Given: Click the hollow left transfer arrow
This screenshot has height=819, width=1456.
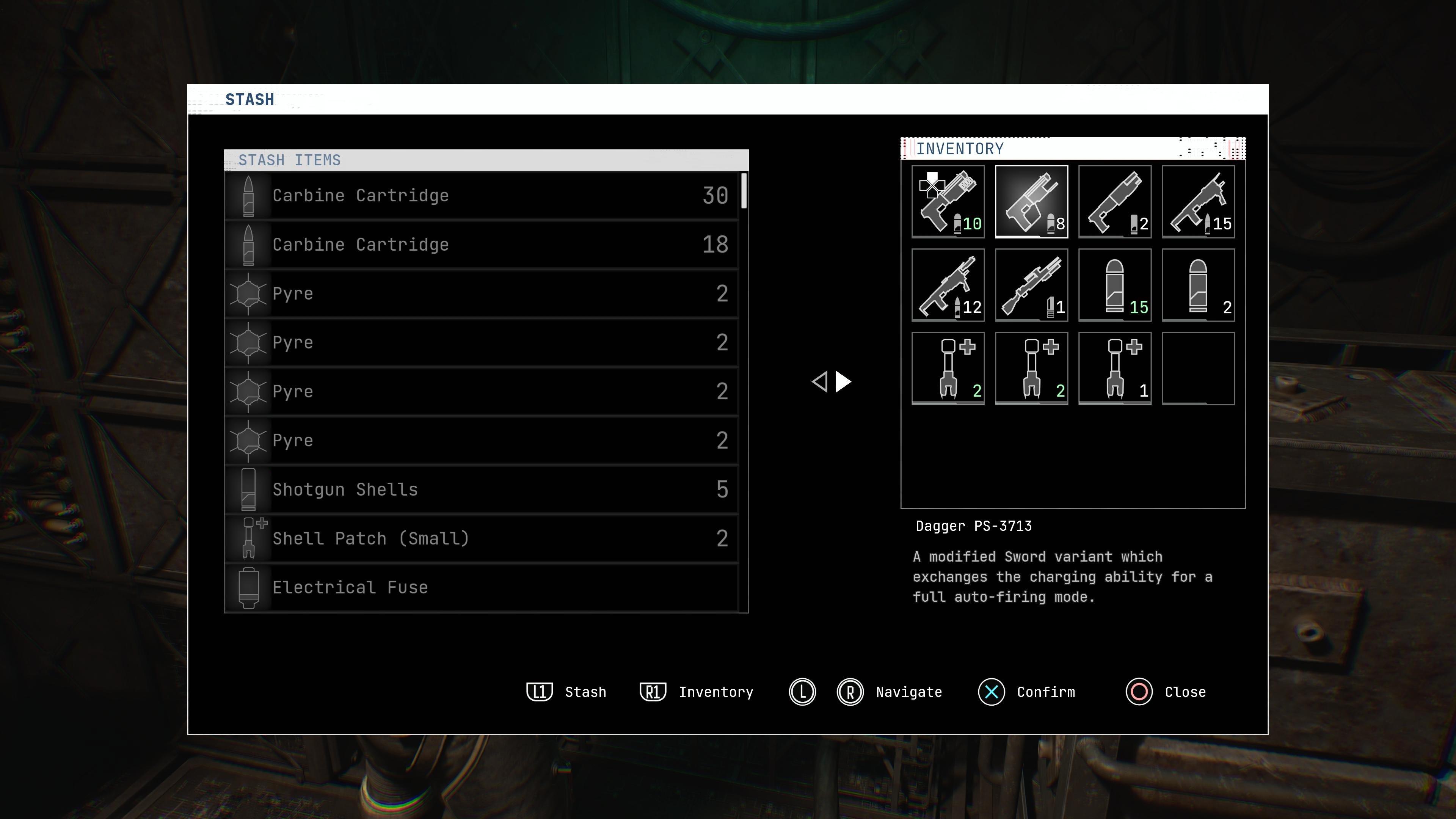Looking at the screenshot, I should [x=819, y=382].
